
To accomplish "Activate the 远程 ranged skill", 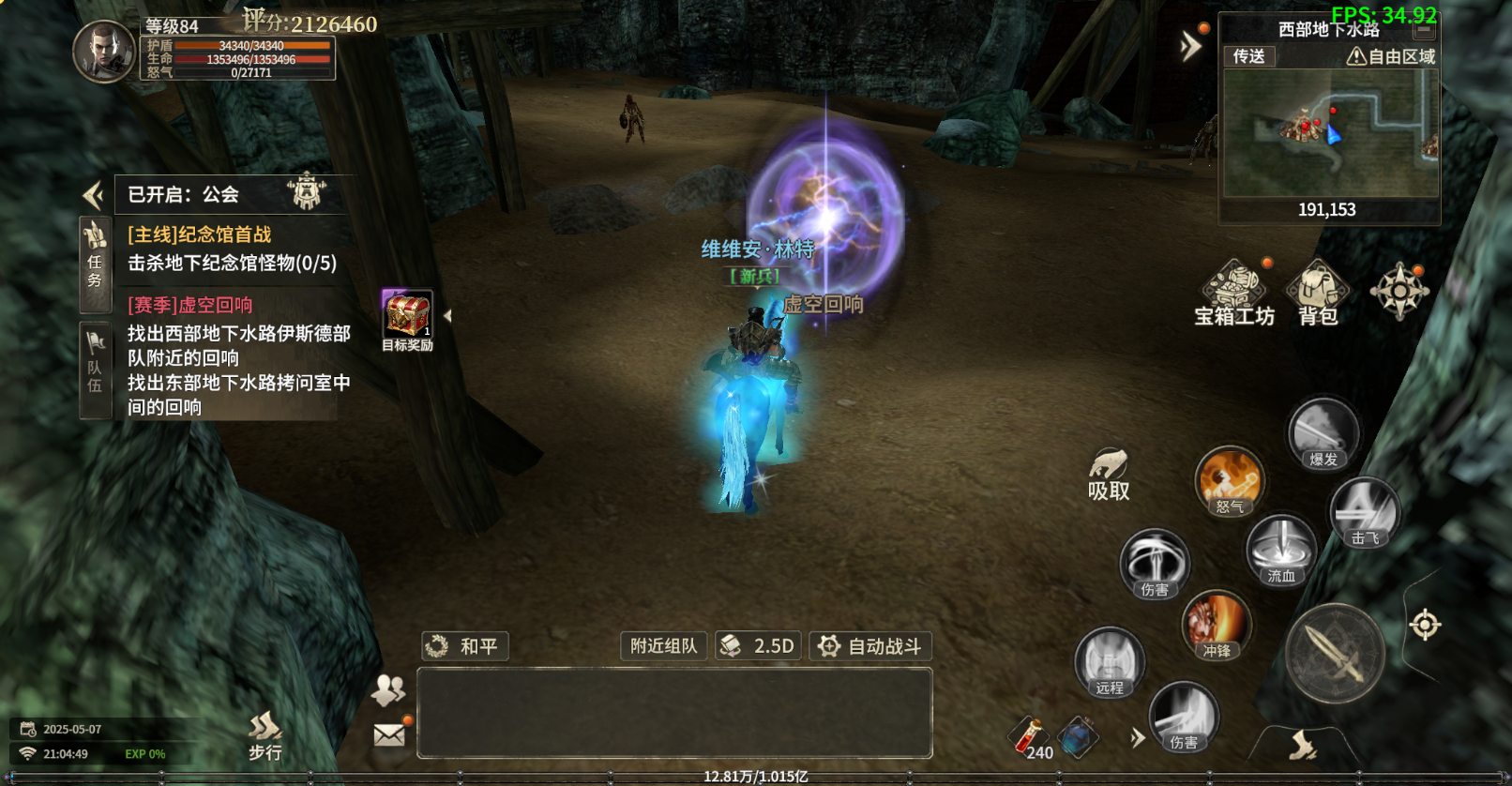I will tap(1110, 662).
